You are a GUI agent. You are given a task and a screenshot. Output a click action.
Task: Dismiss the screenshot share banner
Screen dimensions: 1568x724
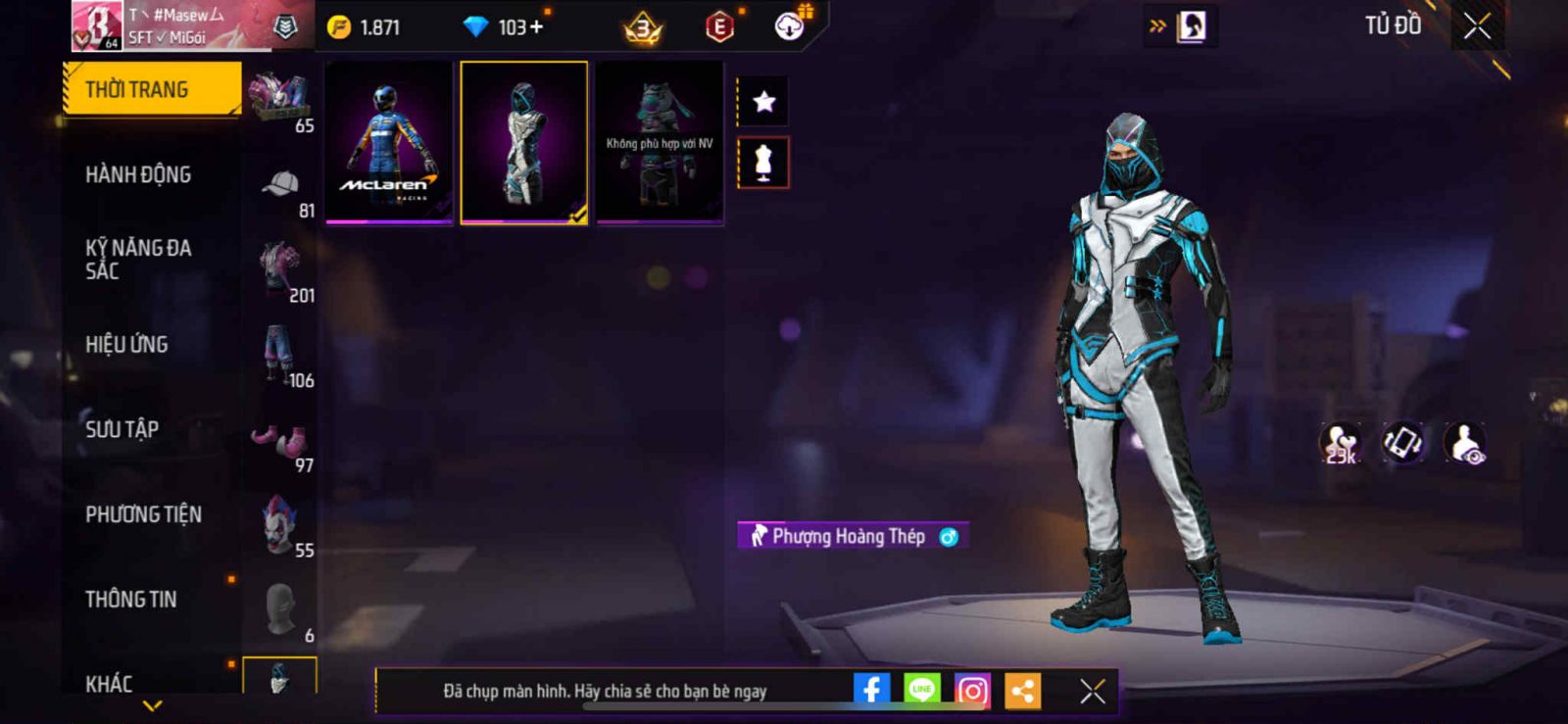click(1093, 692)
